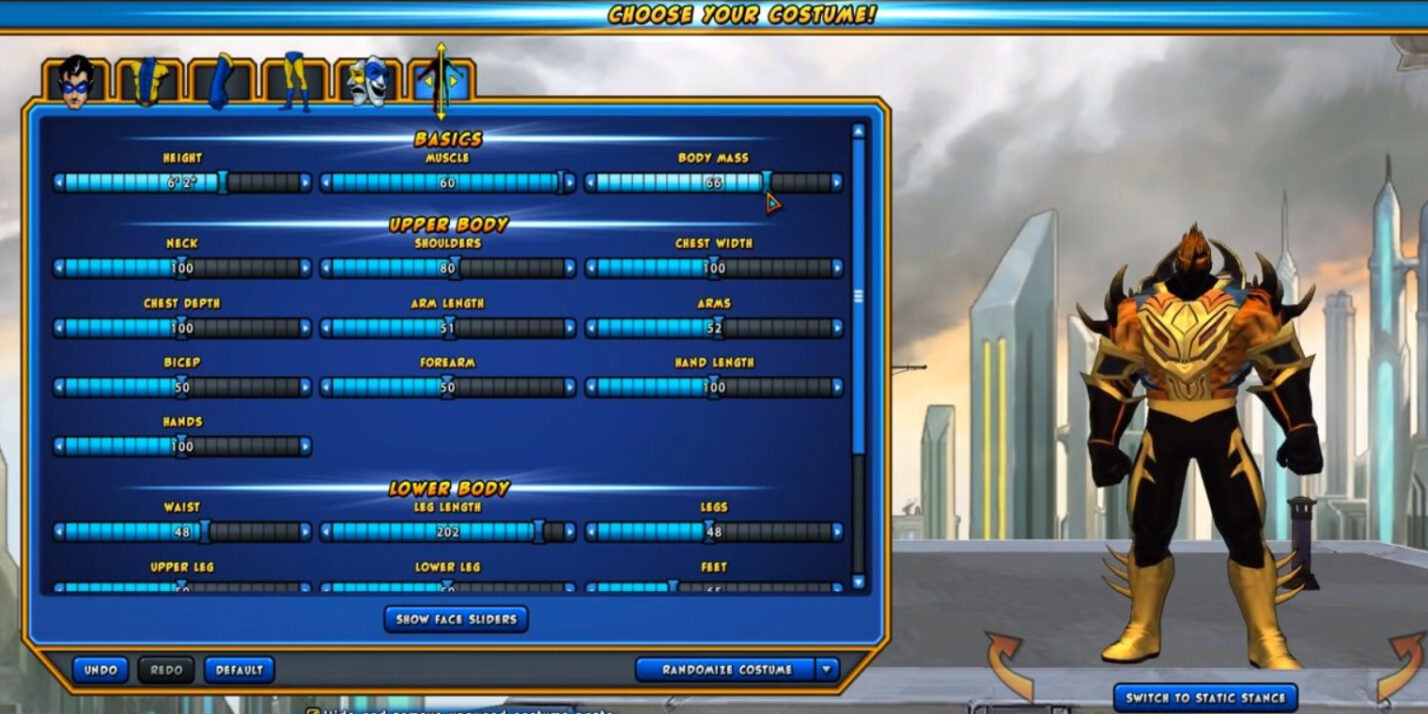Image resolution: width=1428 pixels, height=714 pixels.
Task: Click the Show Face Sliders button
Action: 456,619
